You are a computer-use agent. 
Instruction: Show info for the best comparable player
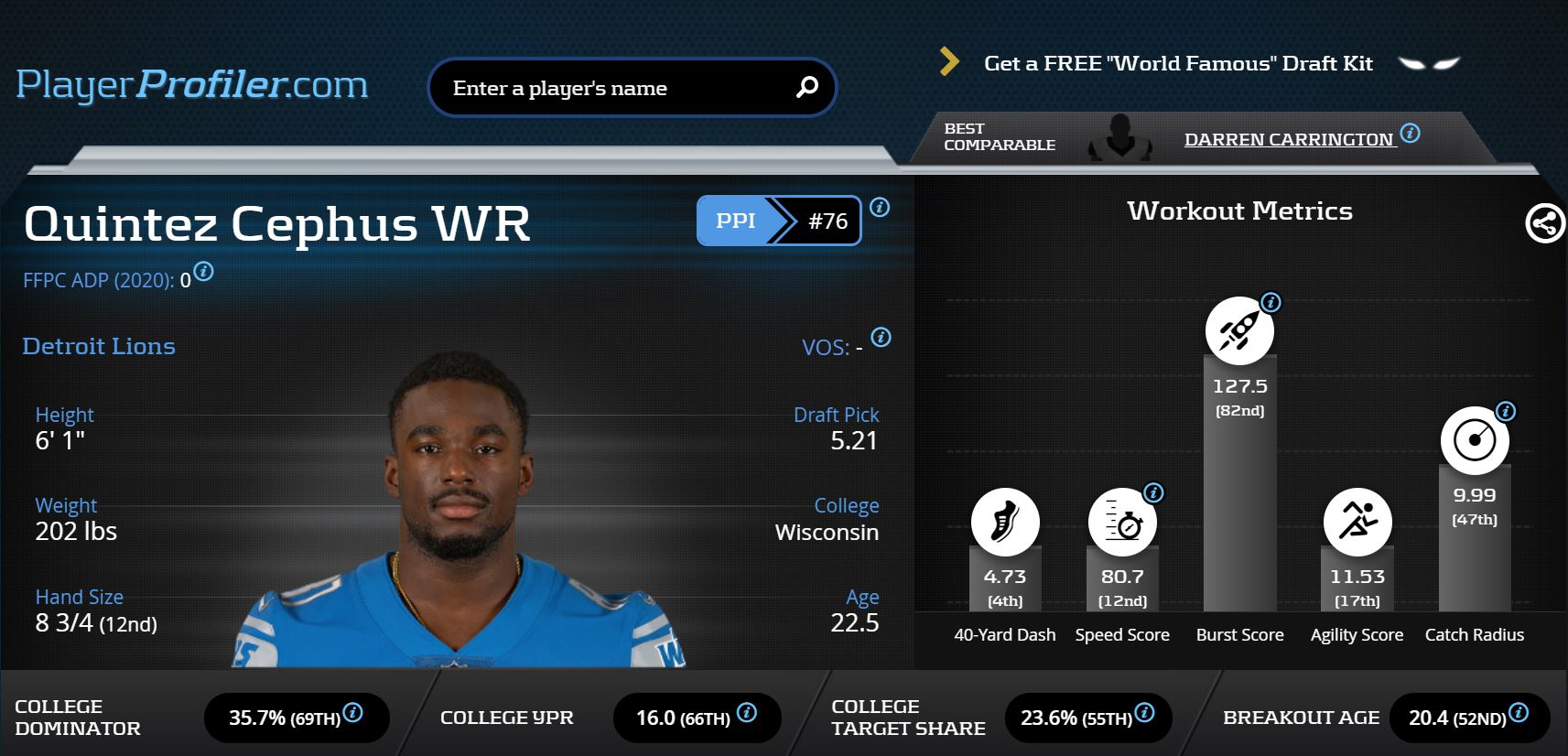[1411, 133]
